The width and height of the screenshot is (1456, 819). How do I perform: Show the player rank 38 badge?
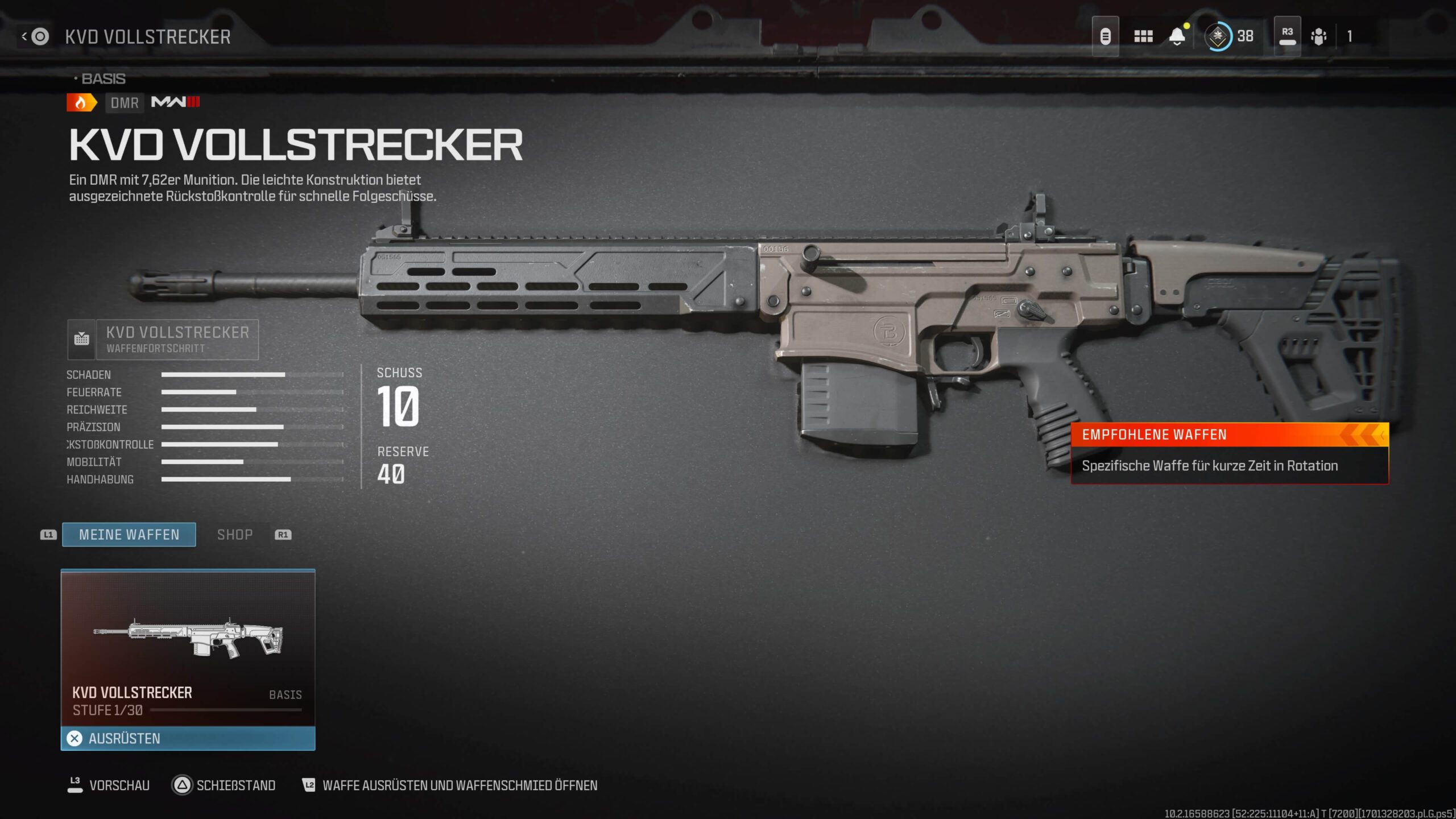tap(1230, 36)
